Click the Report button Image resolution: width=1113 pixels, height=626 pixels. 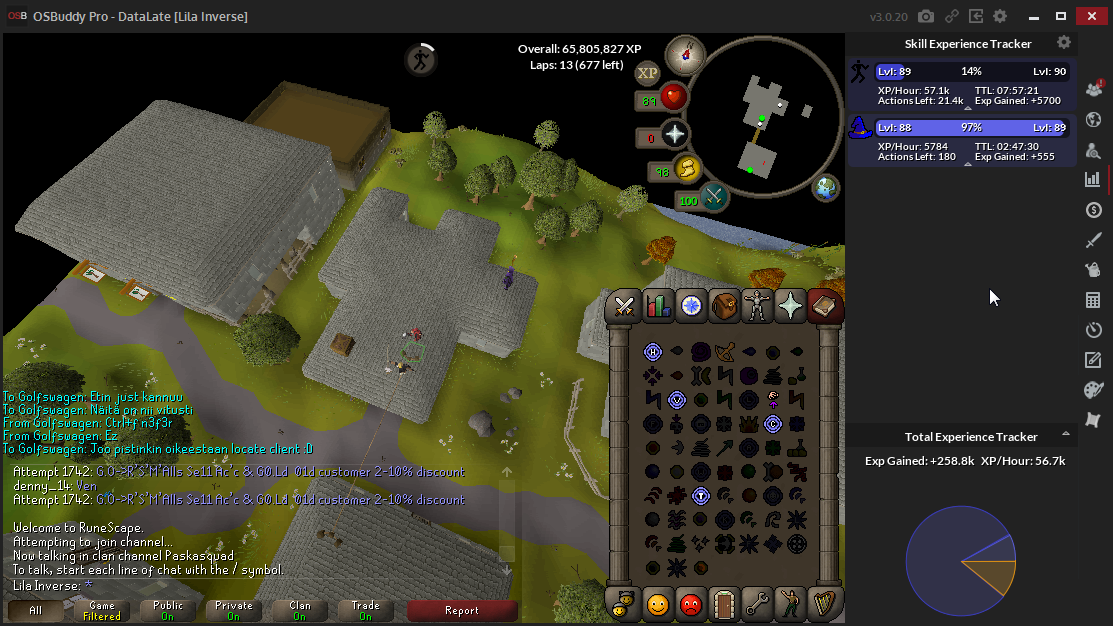tap(462, 610)
